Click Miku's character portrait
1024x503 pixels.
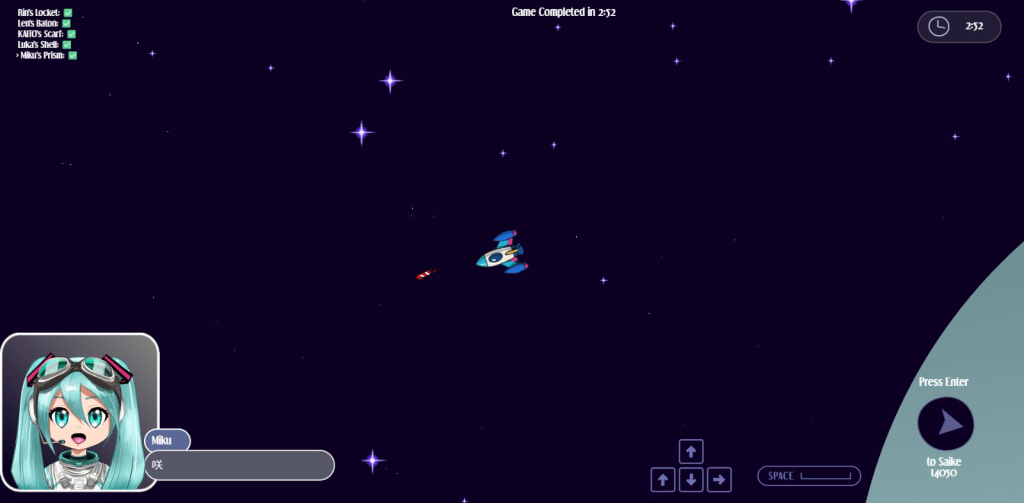[x=80, y=411]
